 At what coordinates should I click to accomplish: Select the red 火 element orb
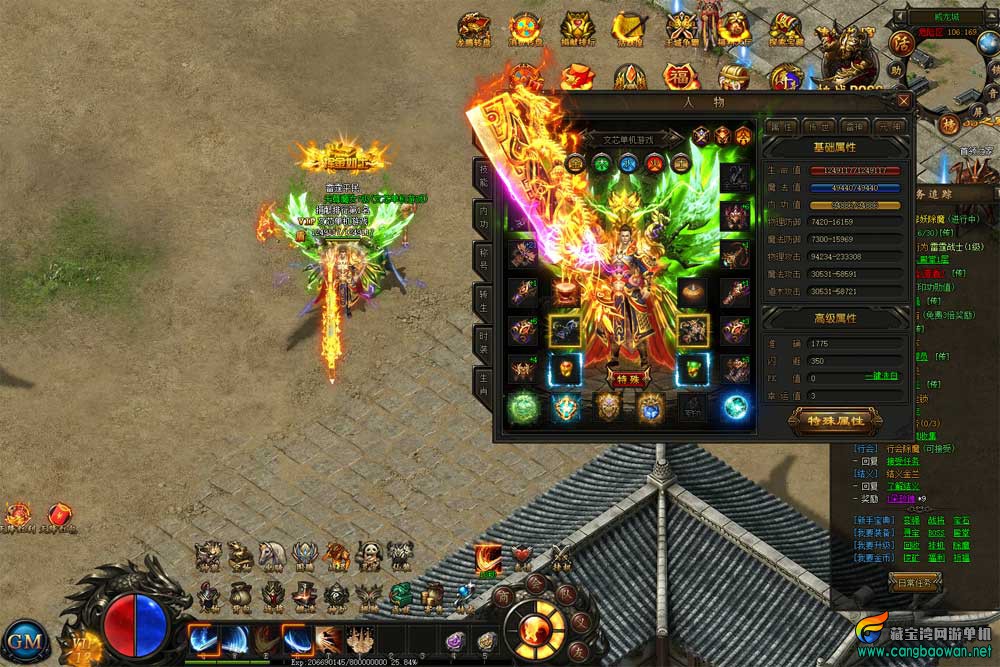[654, 163]
